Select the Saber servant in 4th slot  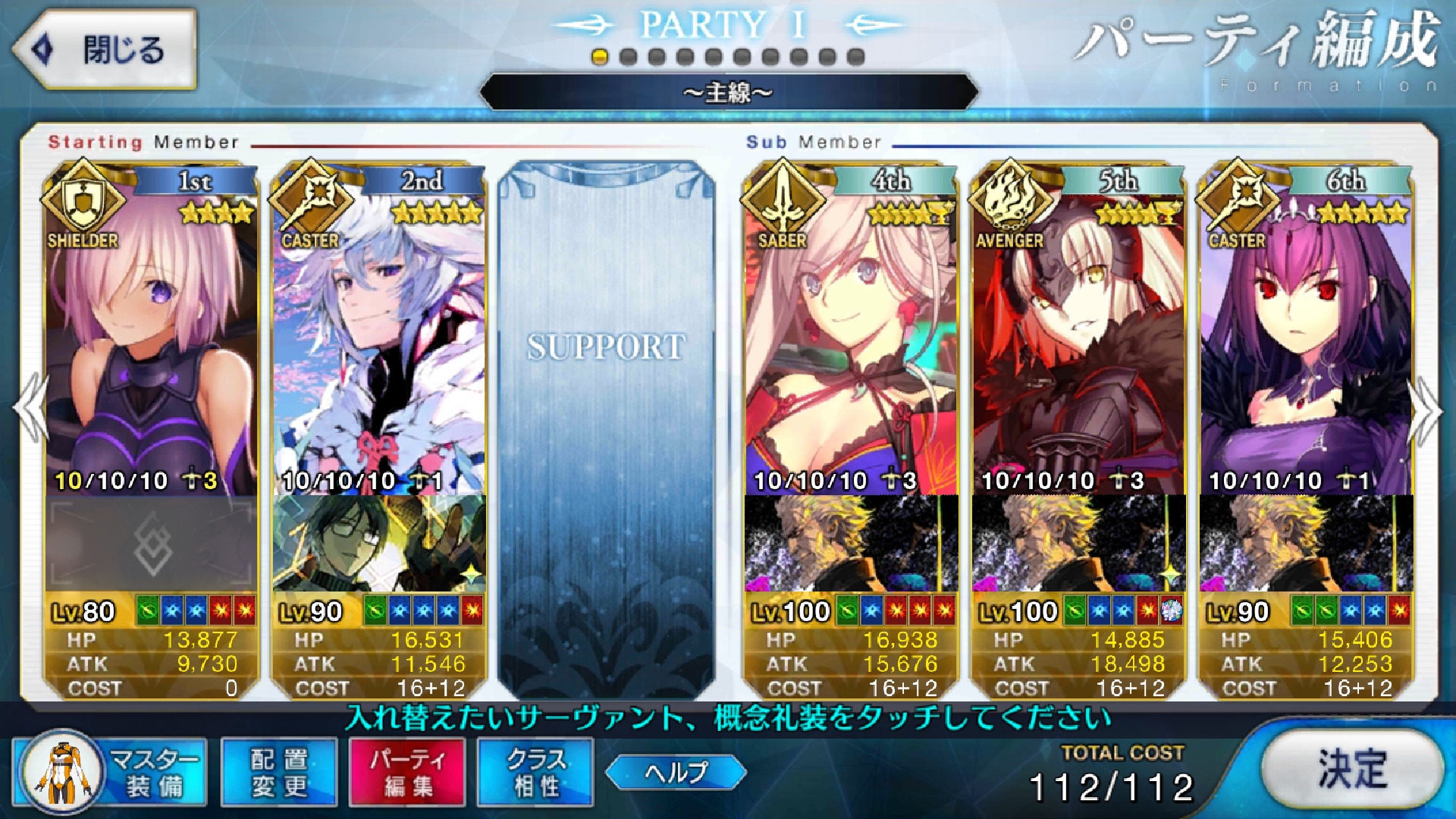pyautogui.click(x=851, y=341)
